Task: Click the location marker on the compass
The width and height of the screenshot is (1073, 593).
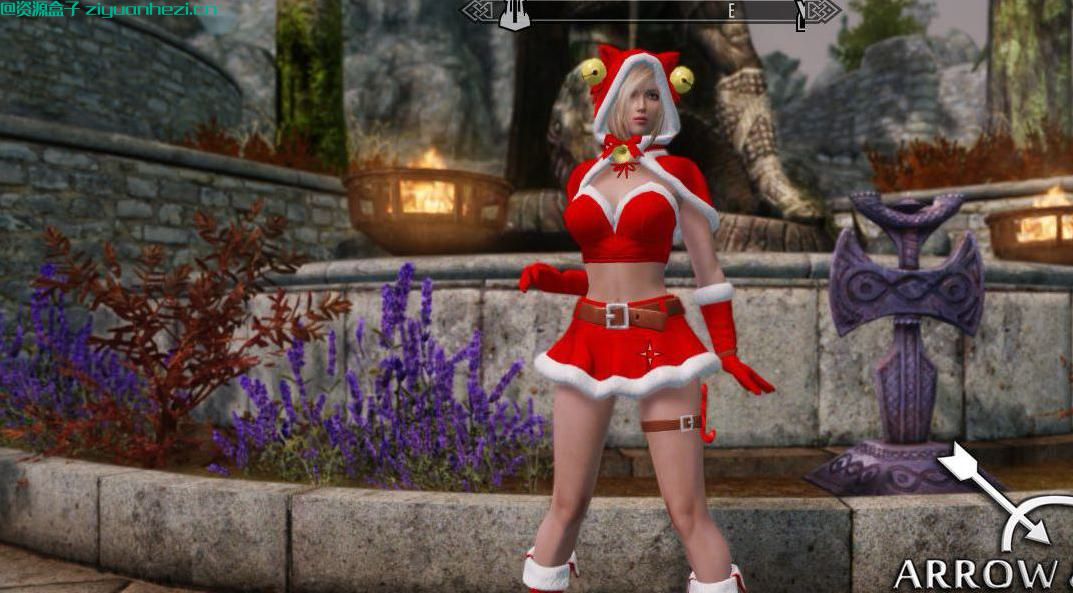Action: pos(514,14)
